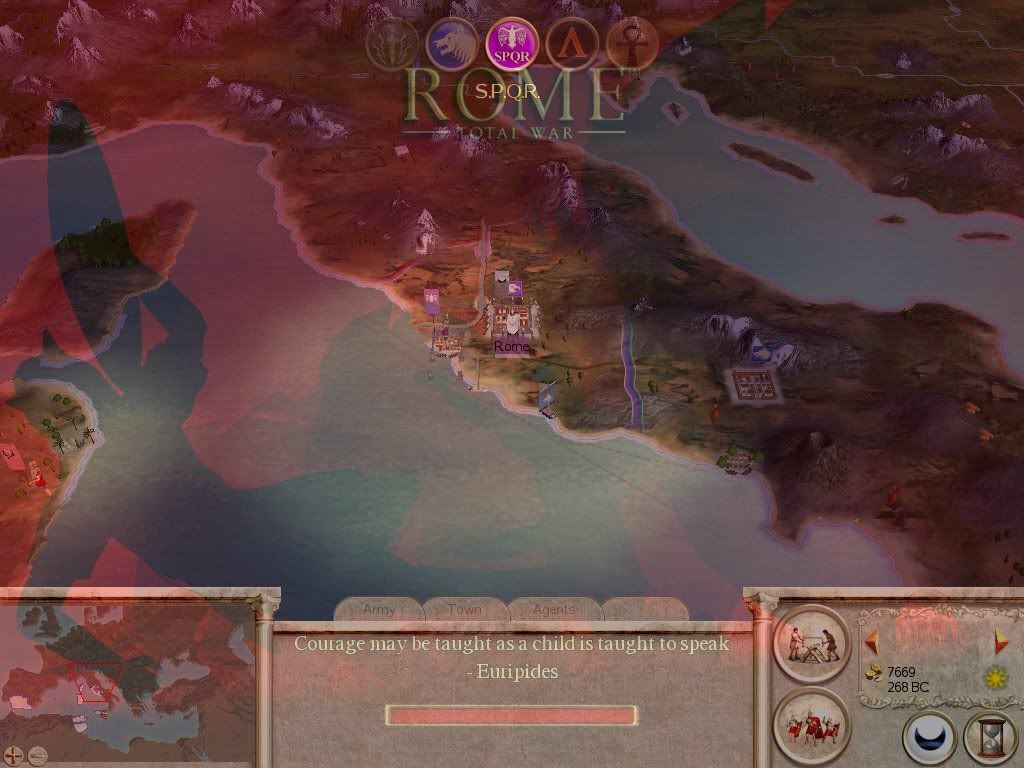Viewport: 1024px width, 768px height.
Task: Open the faction overview crescent button
Action: click(x=929, y=738)
